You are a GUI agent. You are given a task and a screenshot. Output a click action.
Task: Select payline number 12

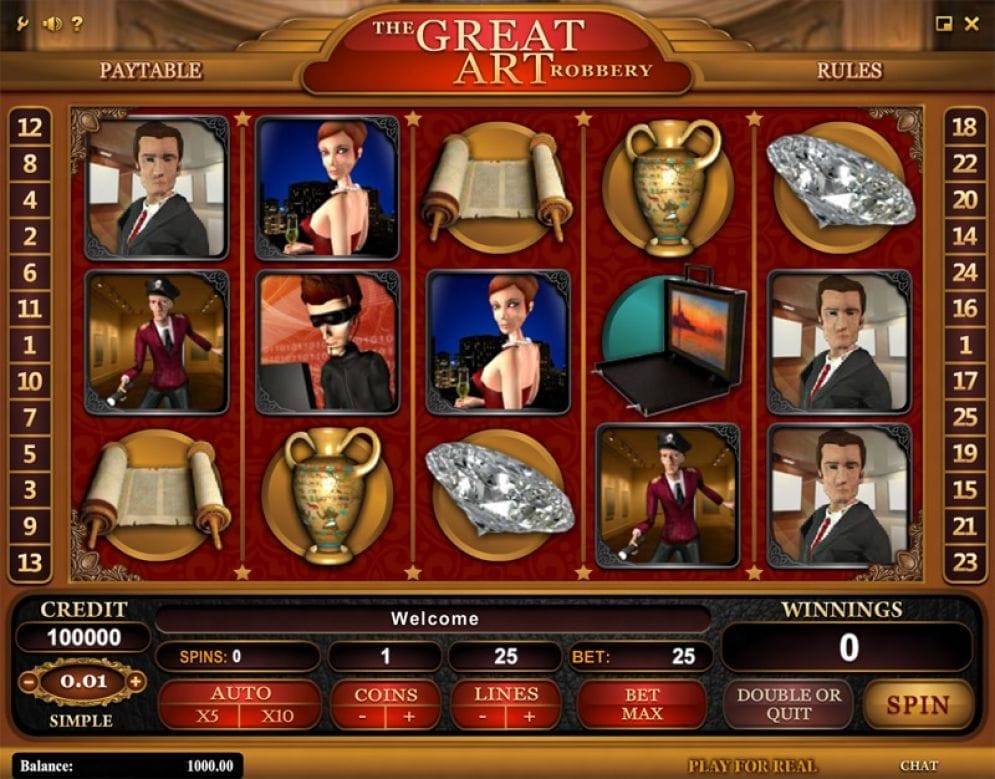tap(30, 127)
